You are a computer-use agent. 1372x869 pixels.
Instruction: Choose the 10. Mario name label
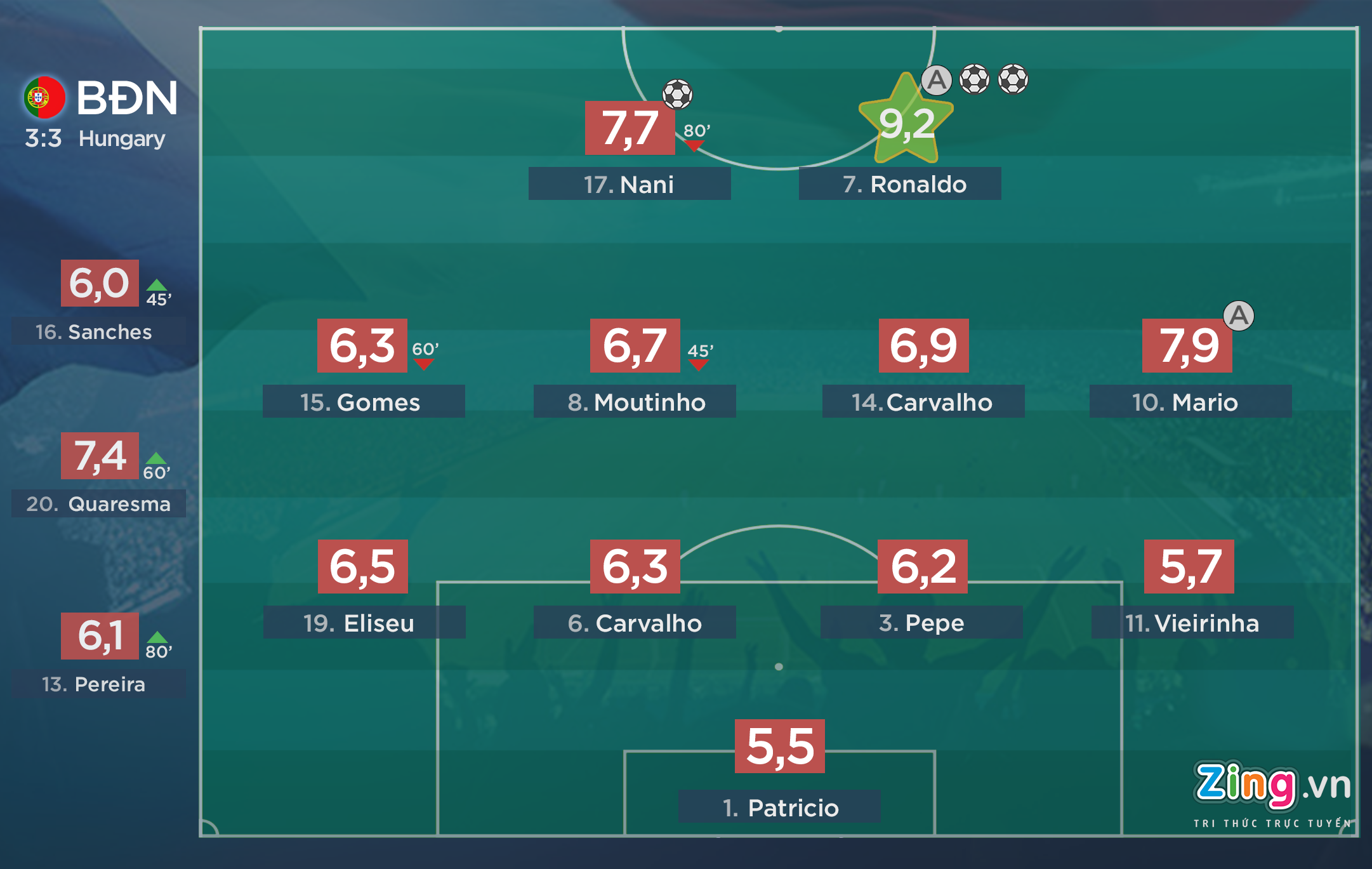(1190, 402)
